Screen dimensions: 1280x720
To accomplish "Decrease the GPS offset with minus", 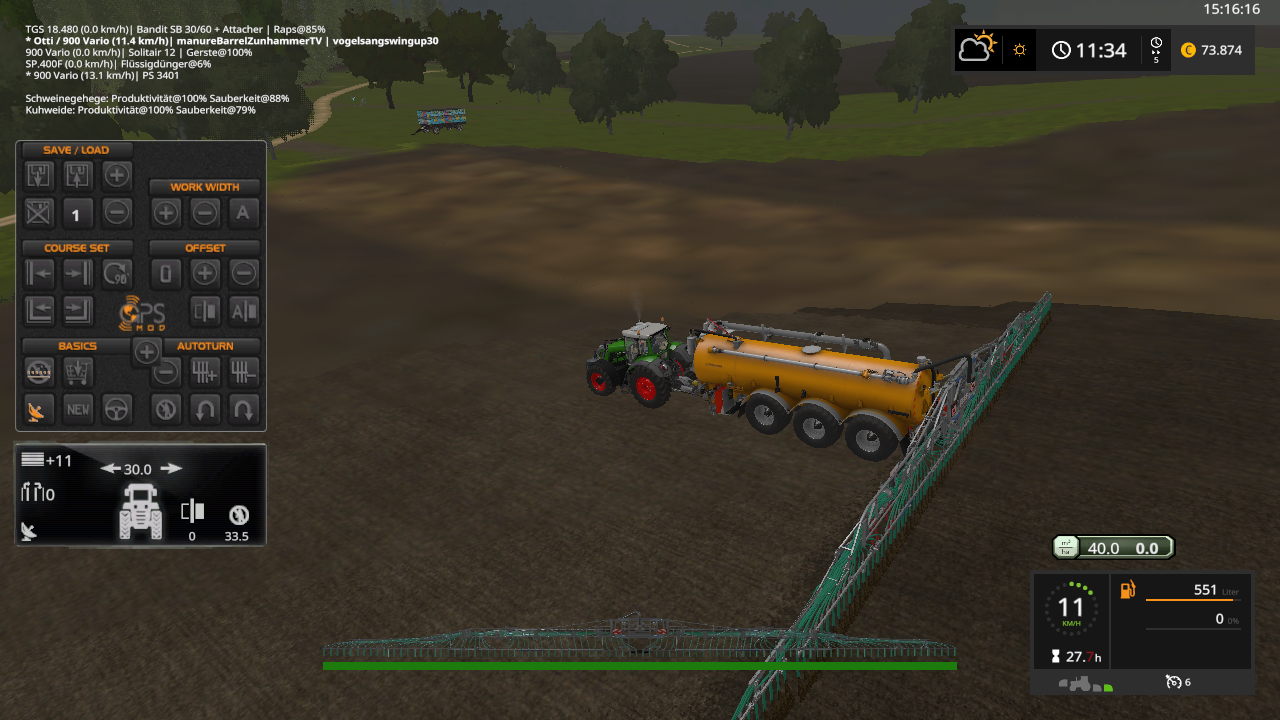I will point(243,273).
